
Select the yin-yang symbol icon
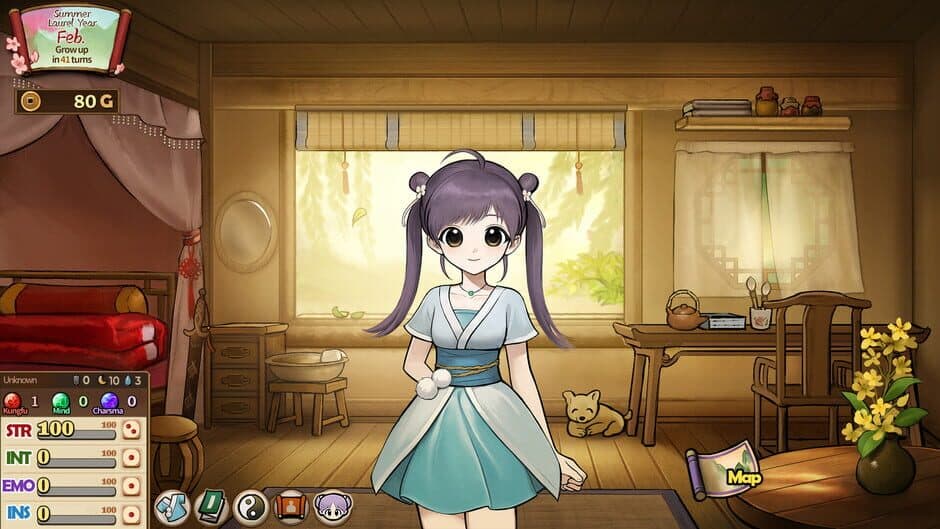(250, 507)
